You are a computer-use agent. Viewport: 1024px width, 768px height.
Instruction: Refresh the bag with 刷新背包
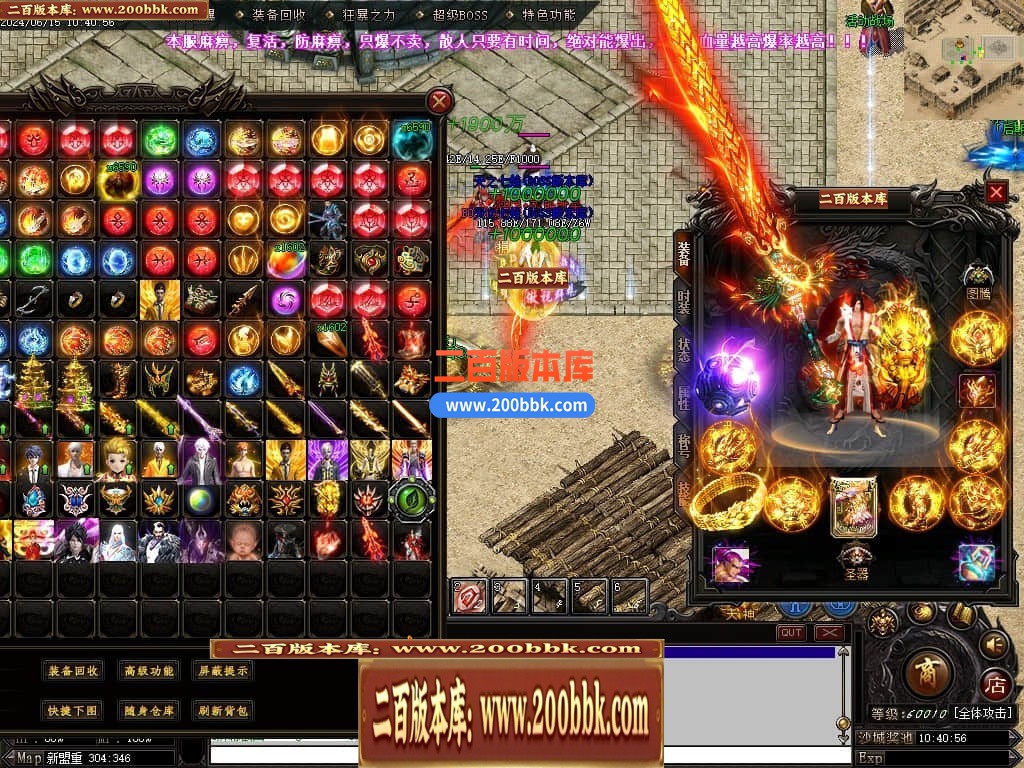pos(223,711)
